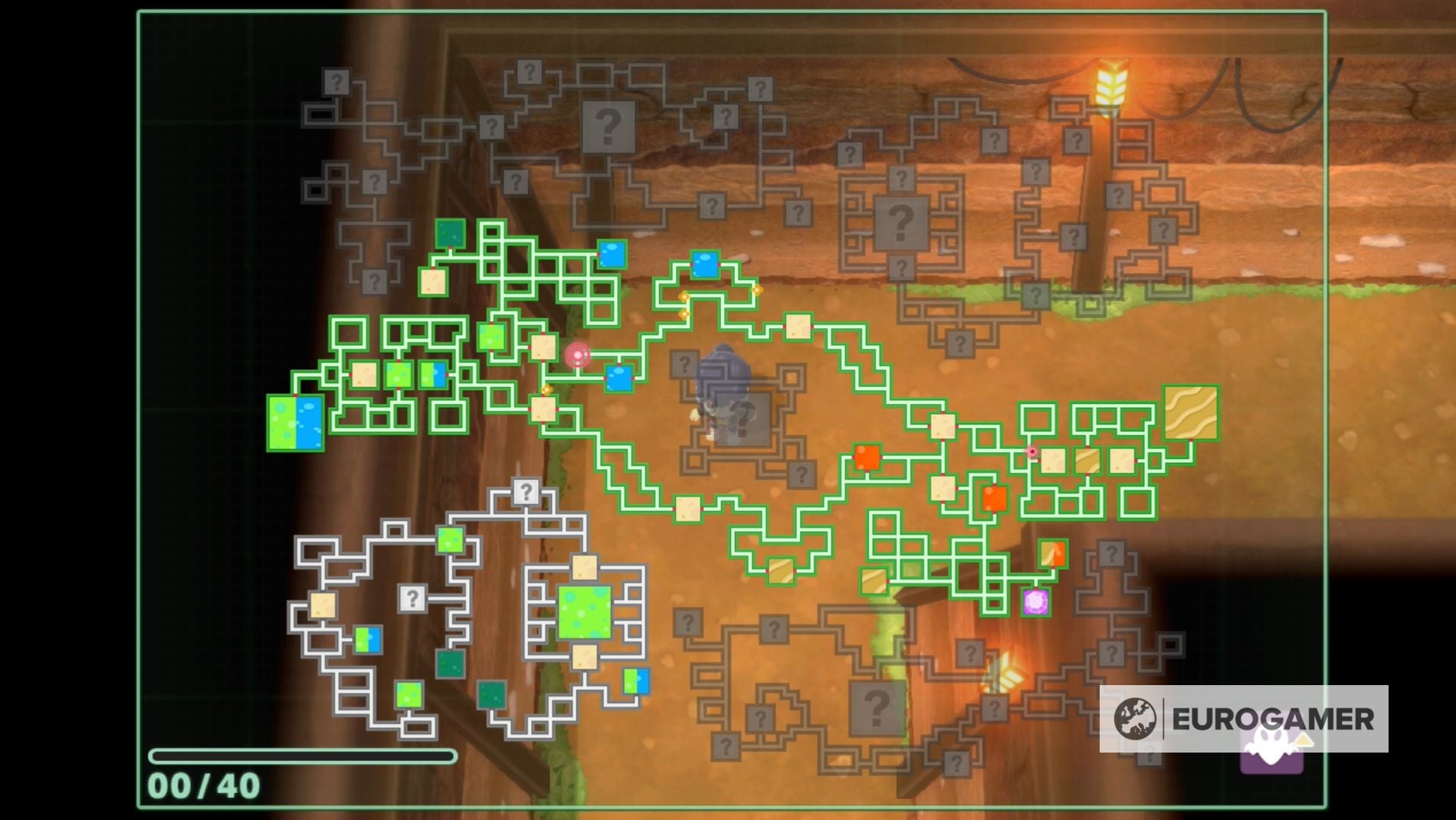Expand the large grey question-mark room top center
1456x820 pixels.
coord(608,125)
